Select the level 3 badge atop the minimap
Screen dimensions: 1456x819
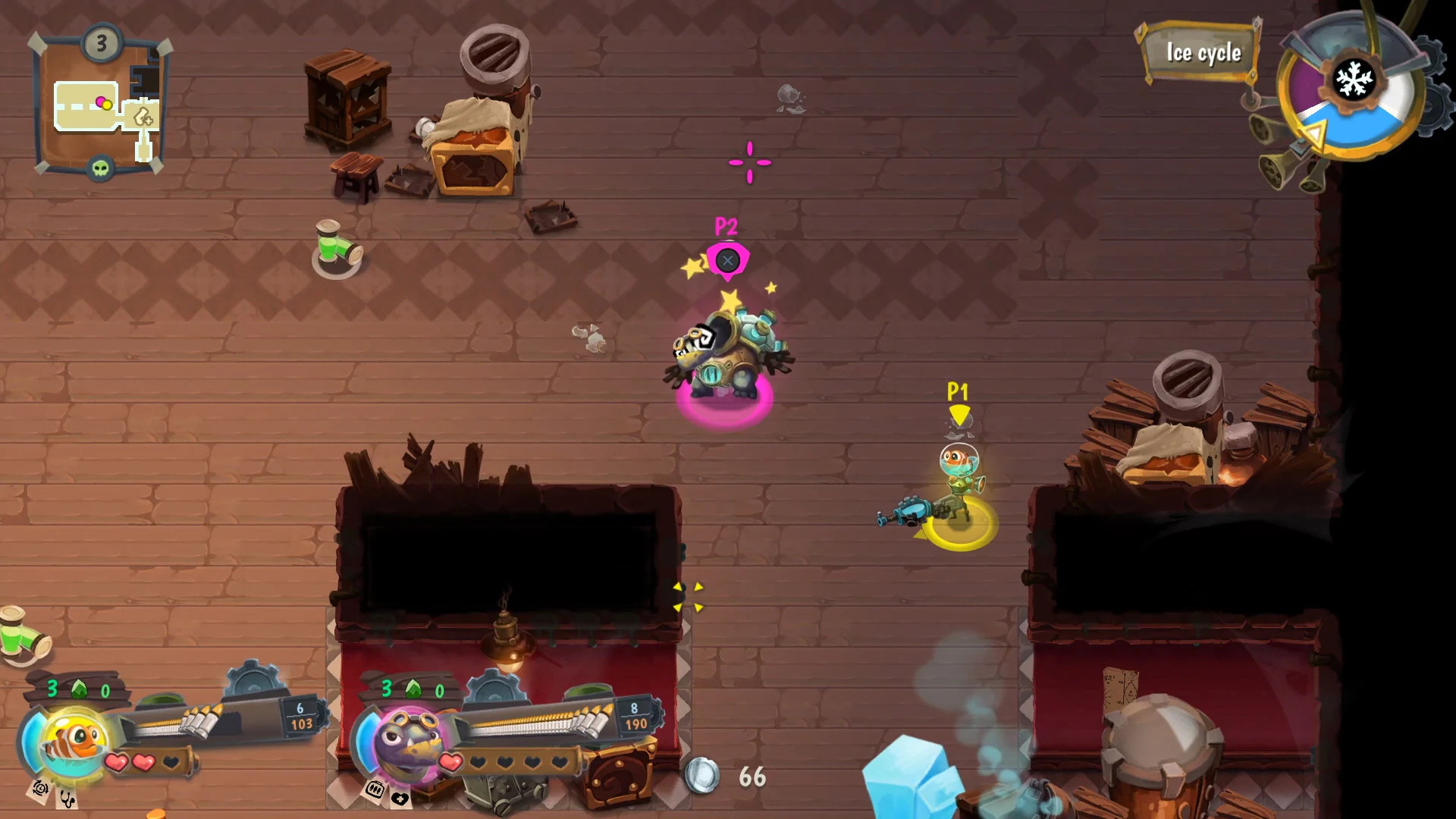point(100,42)
